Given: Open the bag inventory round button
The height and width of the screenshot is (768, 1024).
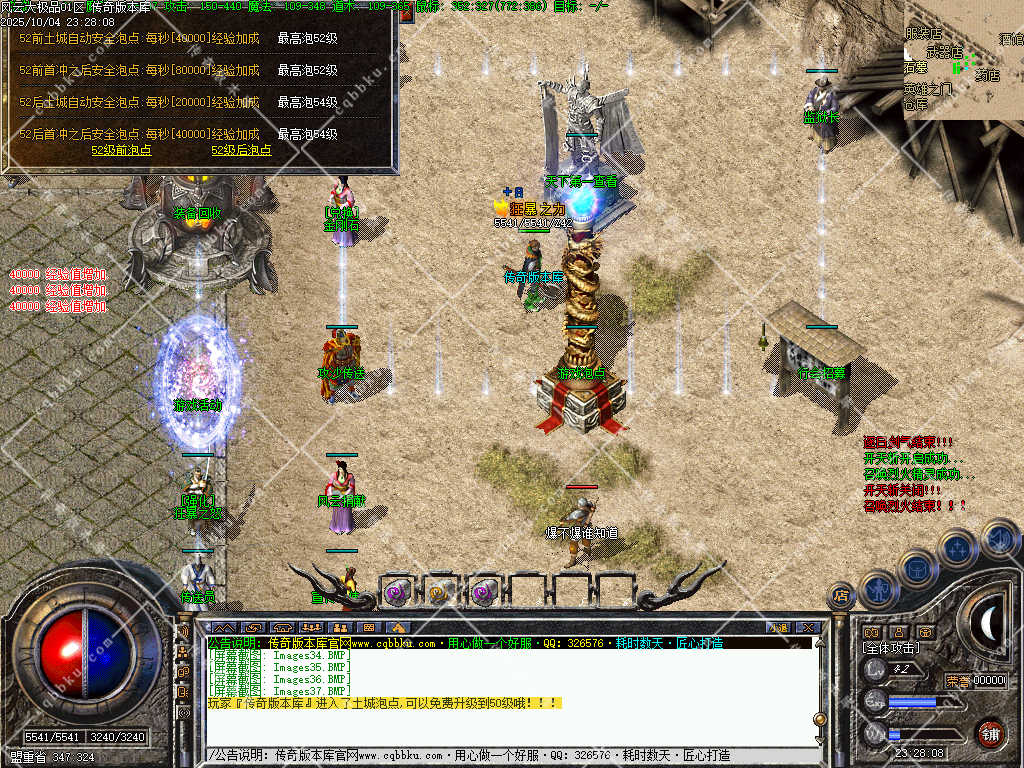Looking at the screenshot, I should (917, 568).
